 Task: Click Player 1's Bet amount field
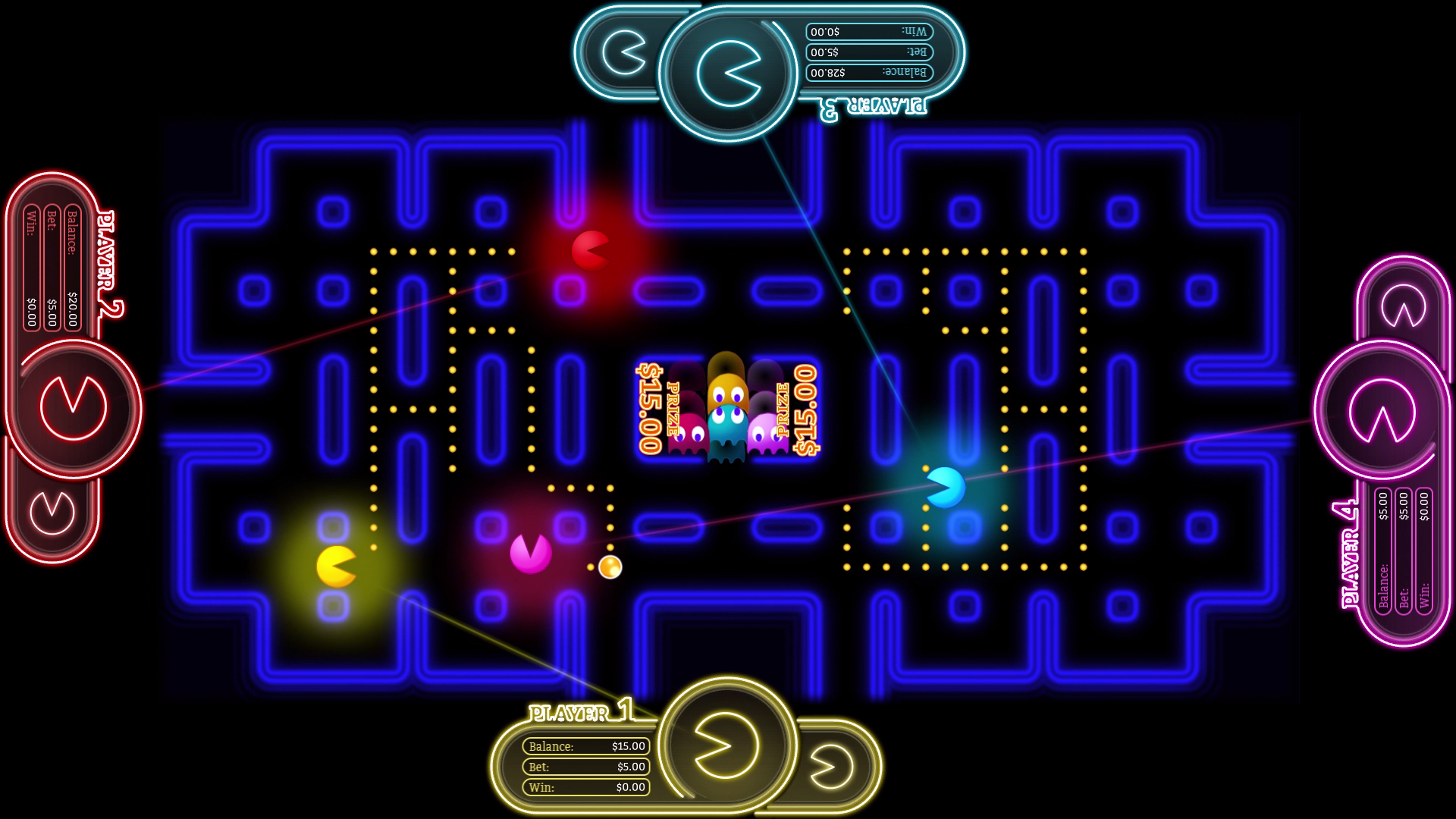pos(588,767)
